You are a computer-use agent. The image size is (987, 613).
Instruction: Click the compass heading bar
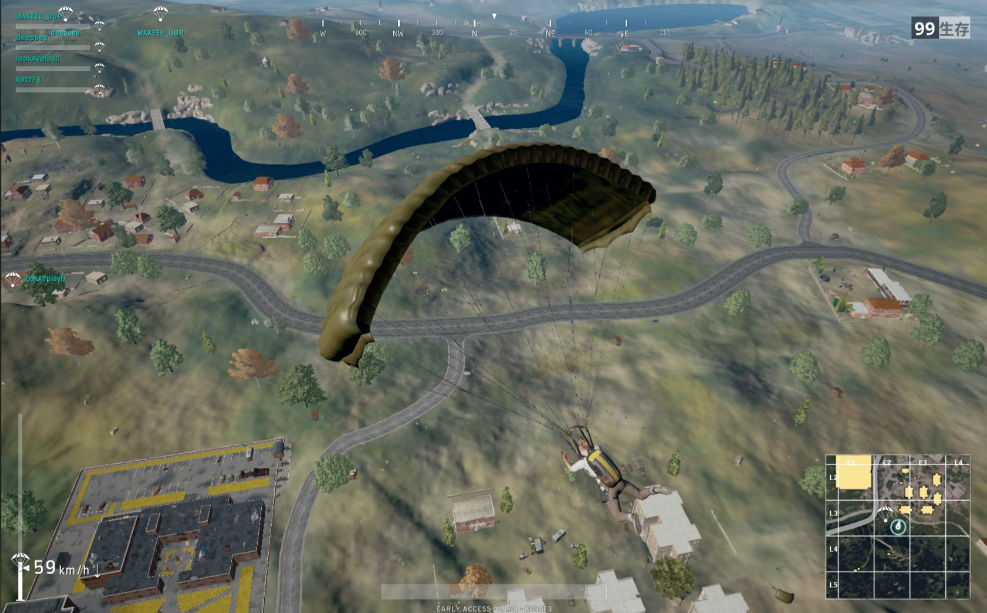coord(495,32)
